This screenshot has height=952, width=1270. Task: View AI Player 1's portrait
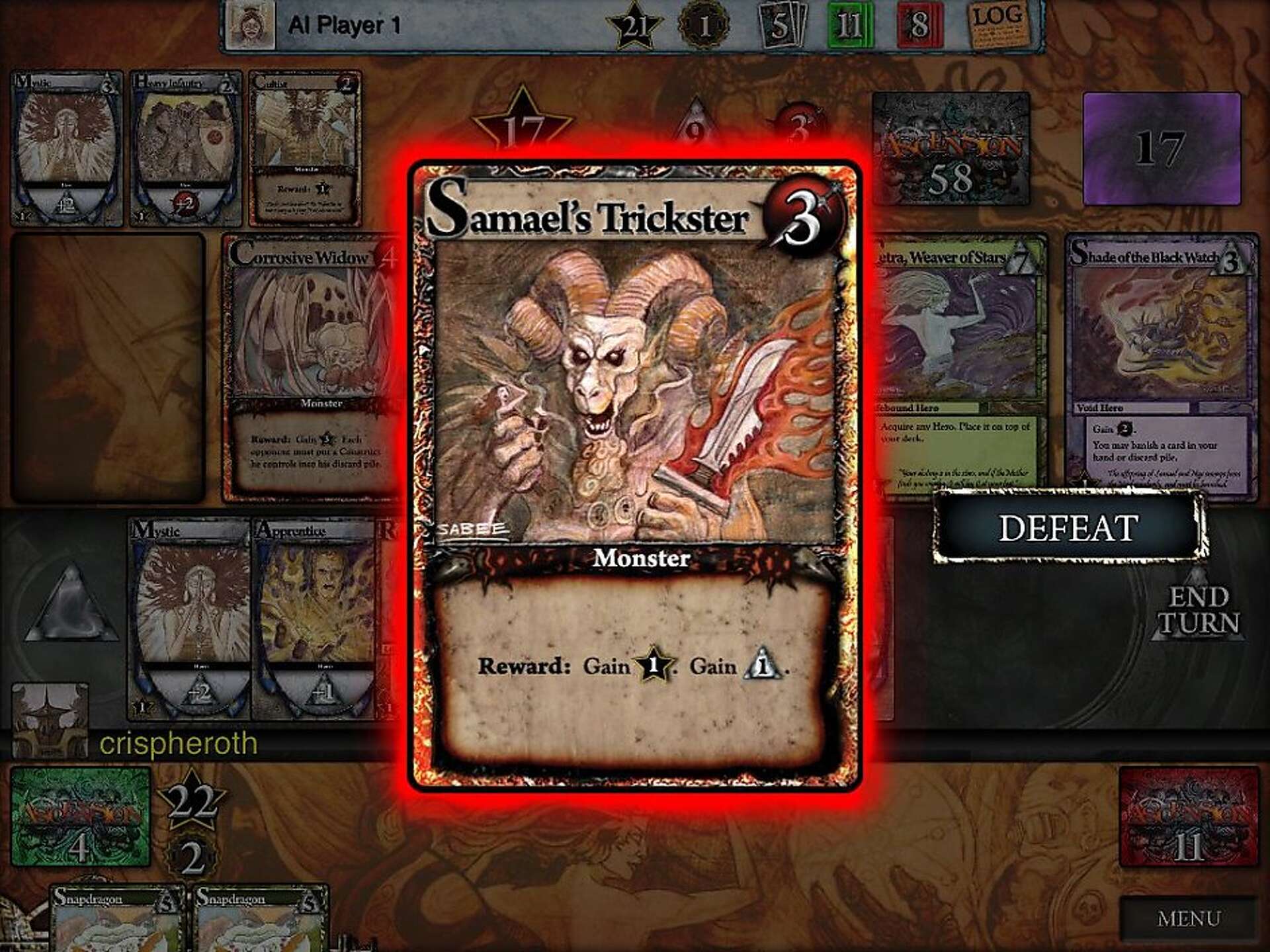point(250,24)
